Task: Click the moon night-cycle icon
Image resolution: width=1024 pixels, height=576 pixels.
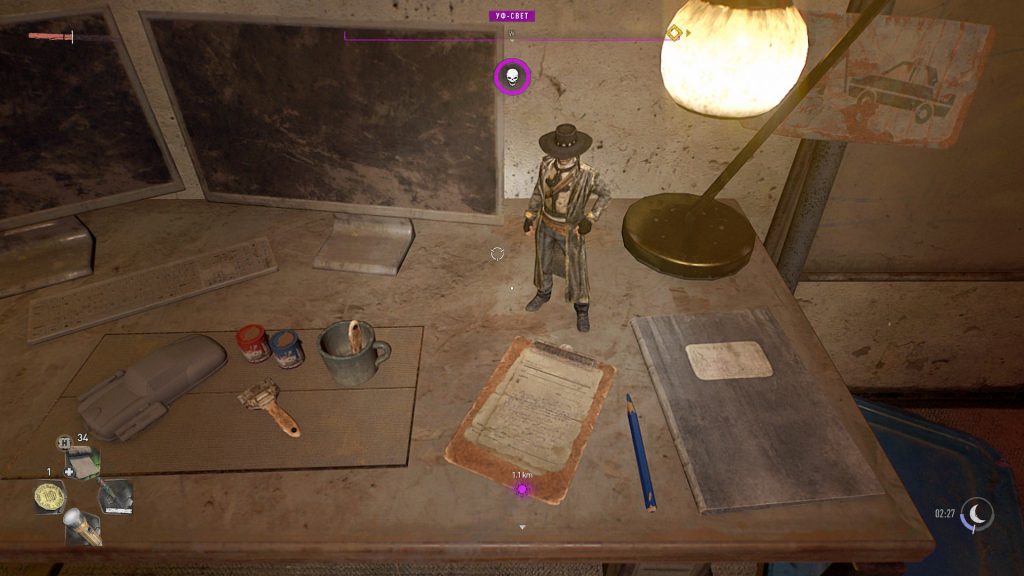Action: (977, 514)
